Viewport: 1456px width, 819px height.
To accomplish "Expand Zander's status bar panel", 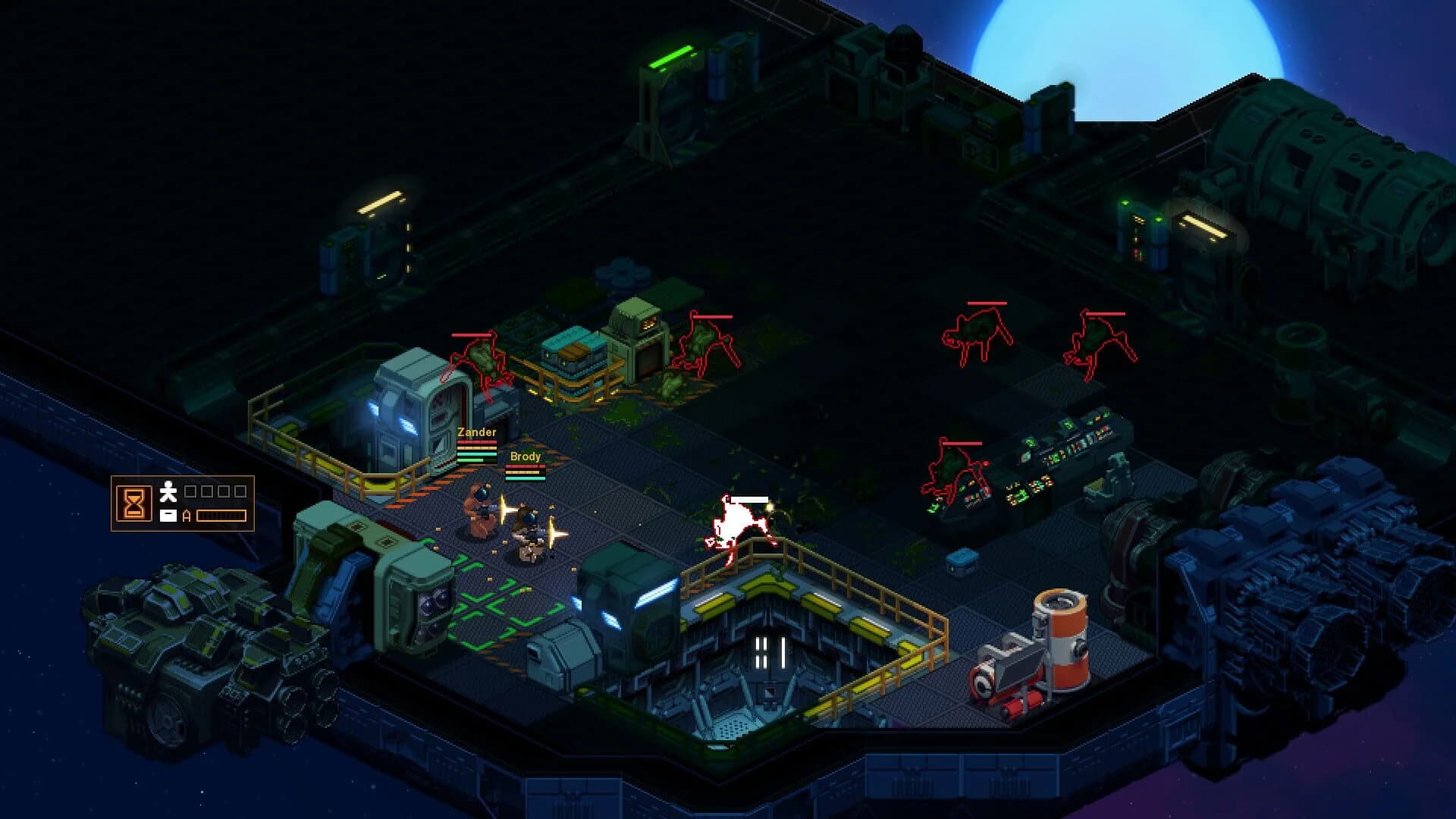I will [x=476, y=450].
